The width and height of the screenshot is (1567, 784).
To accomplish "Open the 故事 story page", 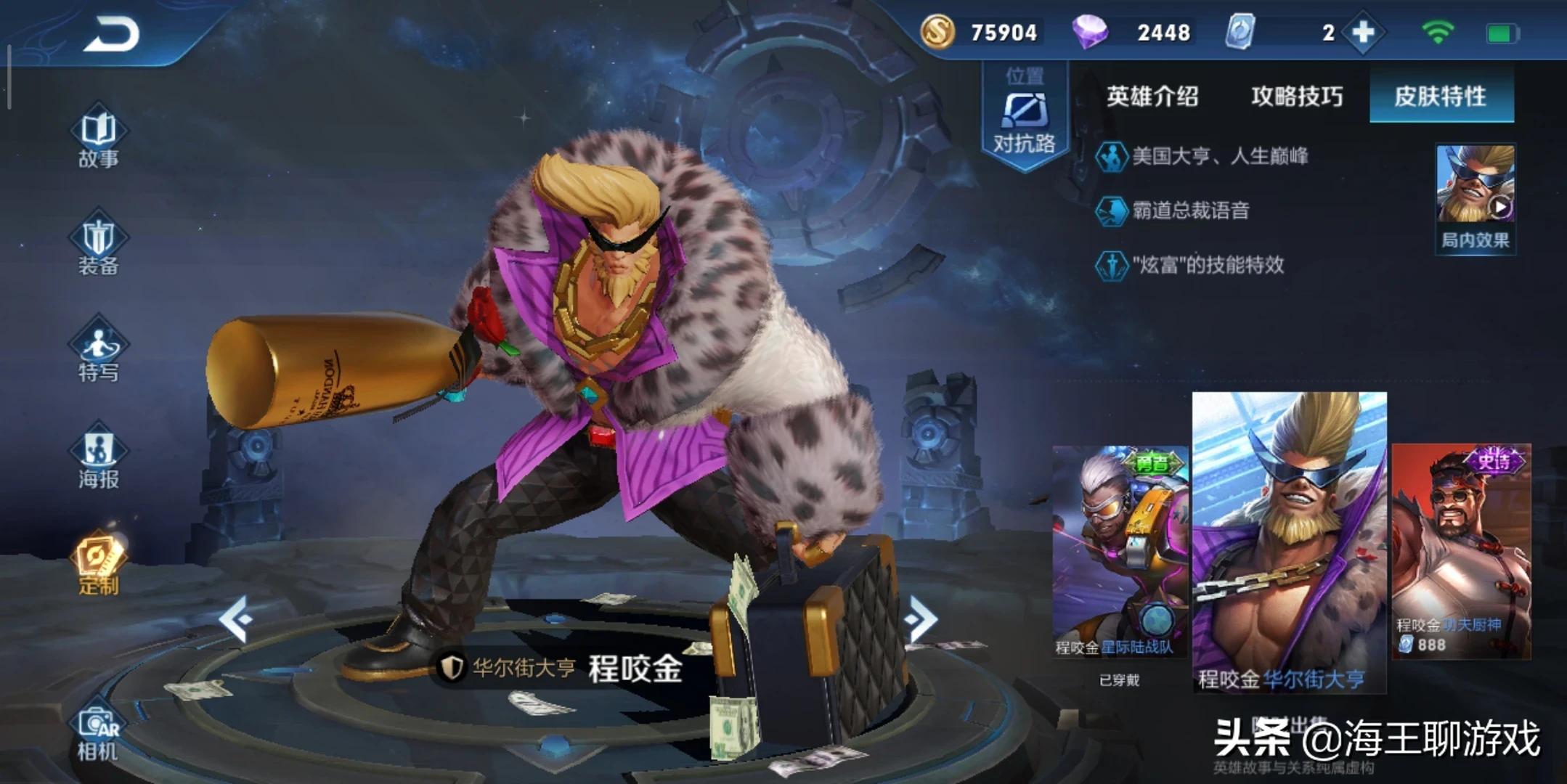I will coord(99,140).
